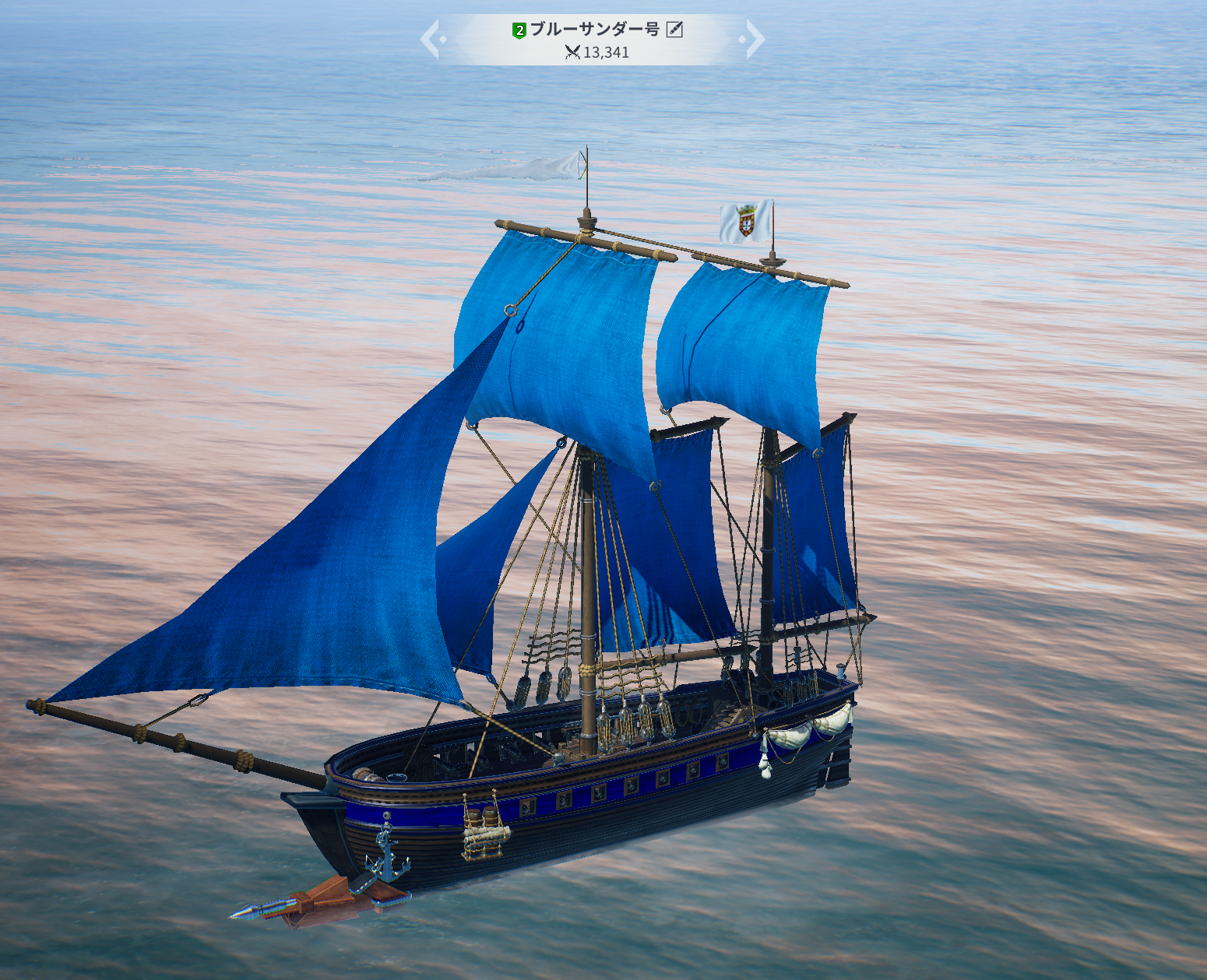Edit the ship name ブルーサンダー号
Viewport: 1207px width, 980px height.
675,30
